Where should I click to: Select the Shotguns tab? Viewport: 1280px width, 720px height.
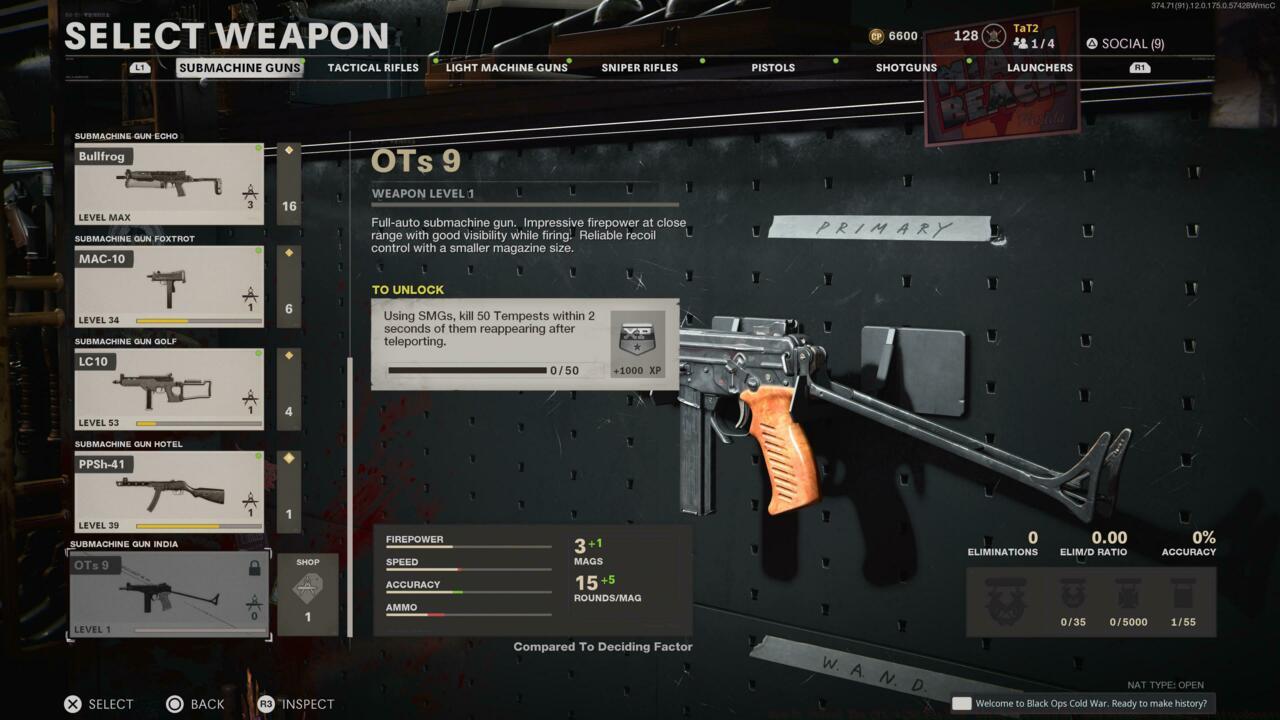[x=906, y=68]
